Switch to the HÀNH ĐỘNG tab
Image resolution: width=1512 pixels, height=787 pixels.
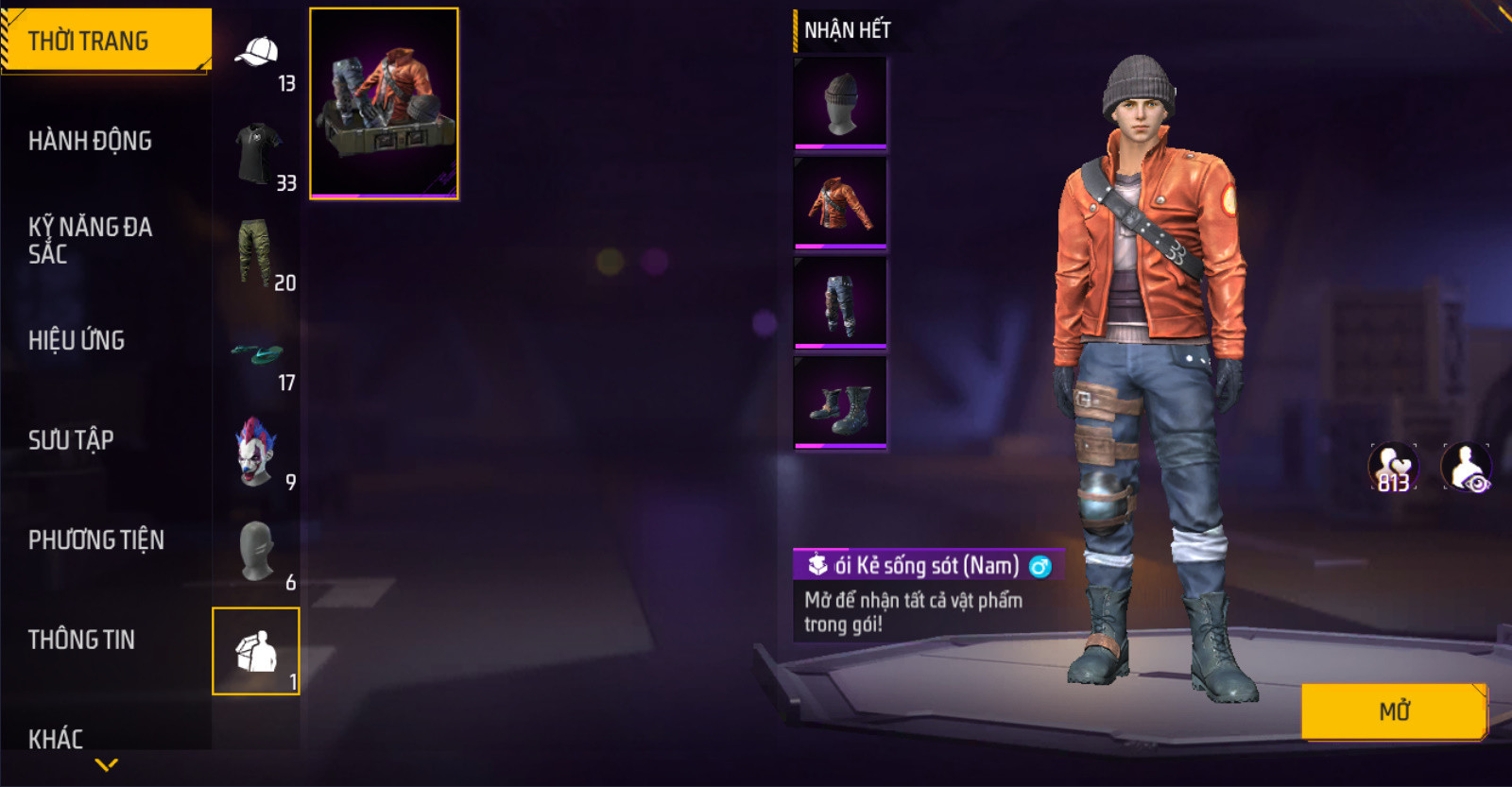tap(91, 141)
